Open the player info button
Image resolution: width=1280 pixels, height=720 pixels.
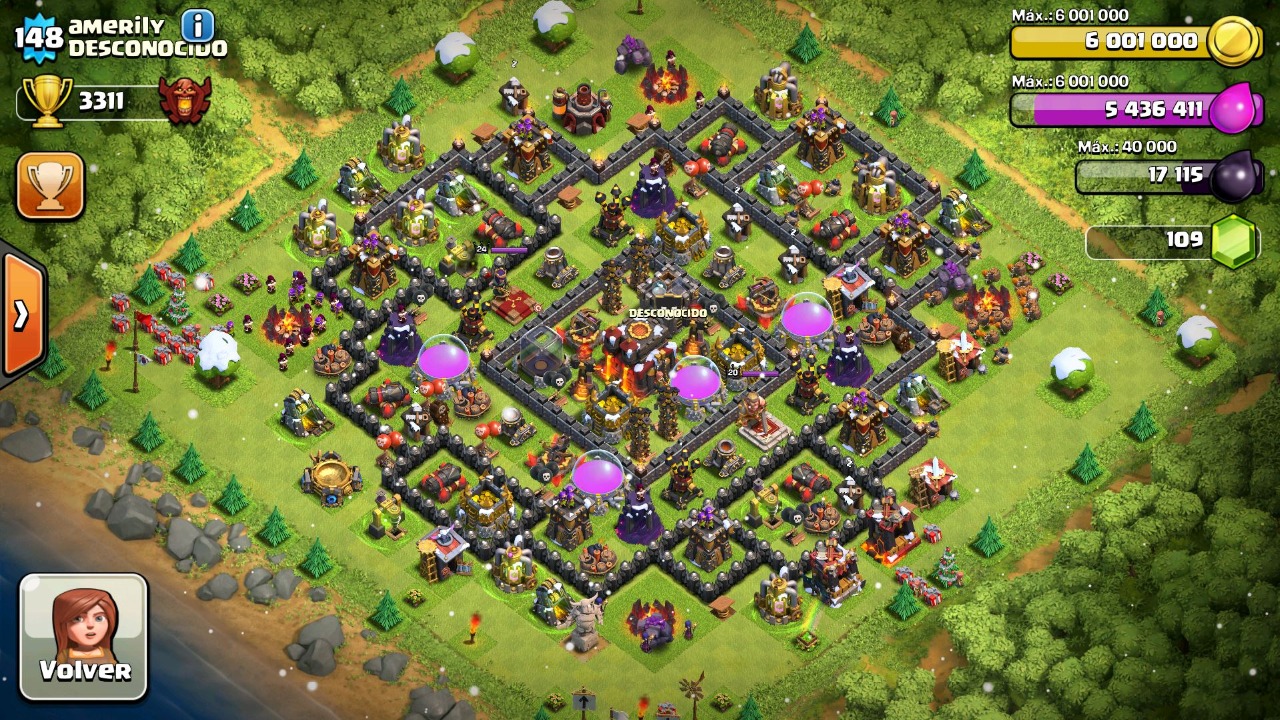(x=199, y=25)
